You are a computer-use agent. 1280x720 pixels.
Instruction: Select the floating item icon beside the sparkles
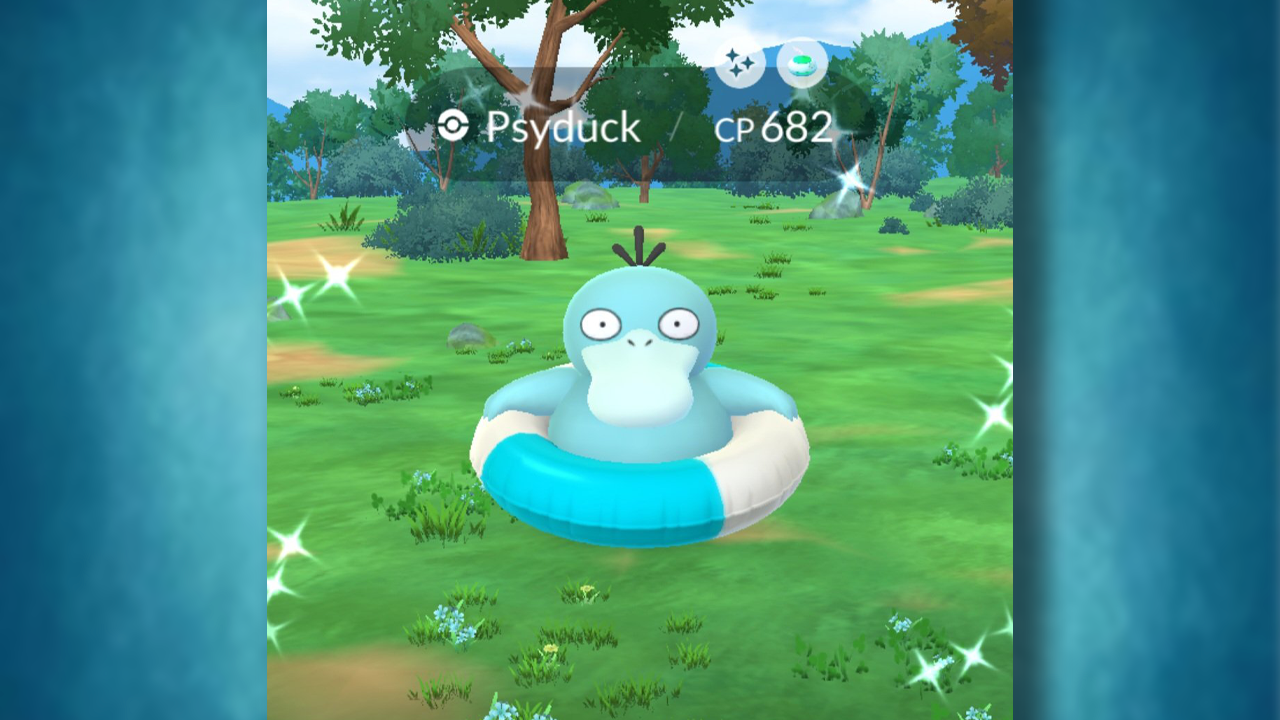coord(800,62)
